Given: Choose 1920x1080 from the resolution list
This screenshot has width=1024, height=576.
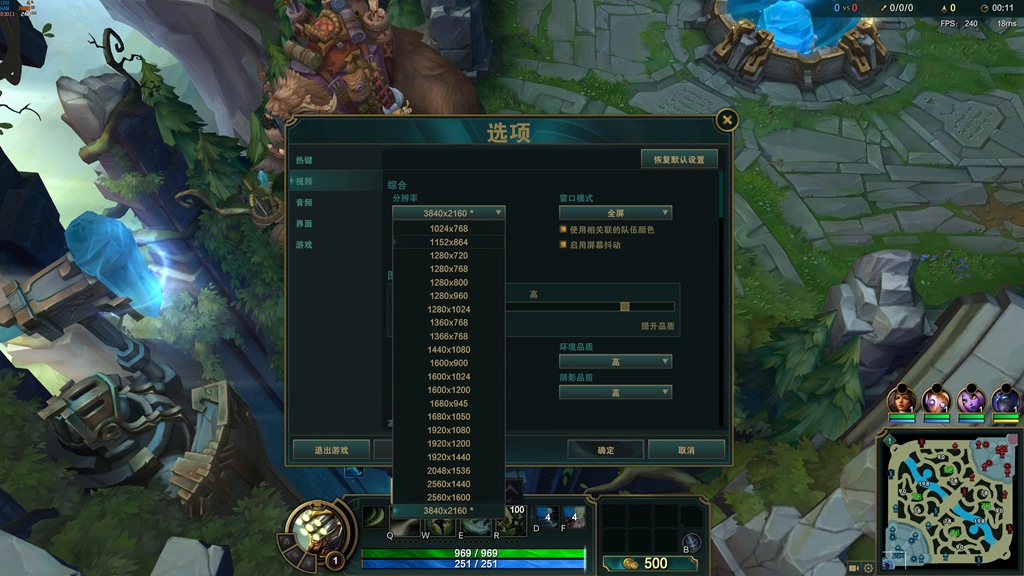Looking at the screenshot, I should 448,430.
